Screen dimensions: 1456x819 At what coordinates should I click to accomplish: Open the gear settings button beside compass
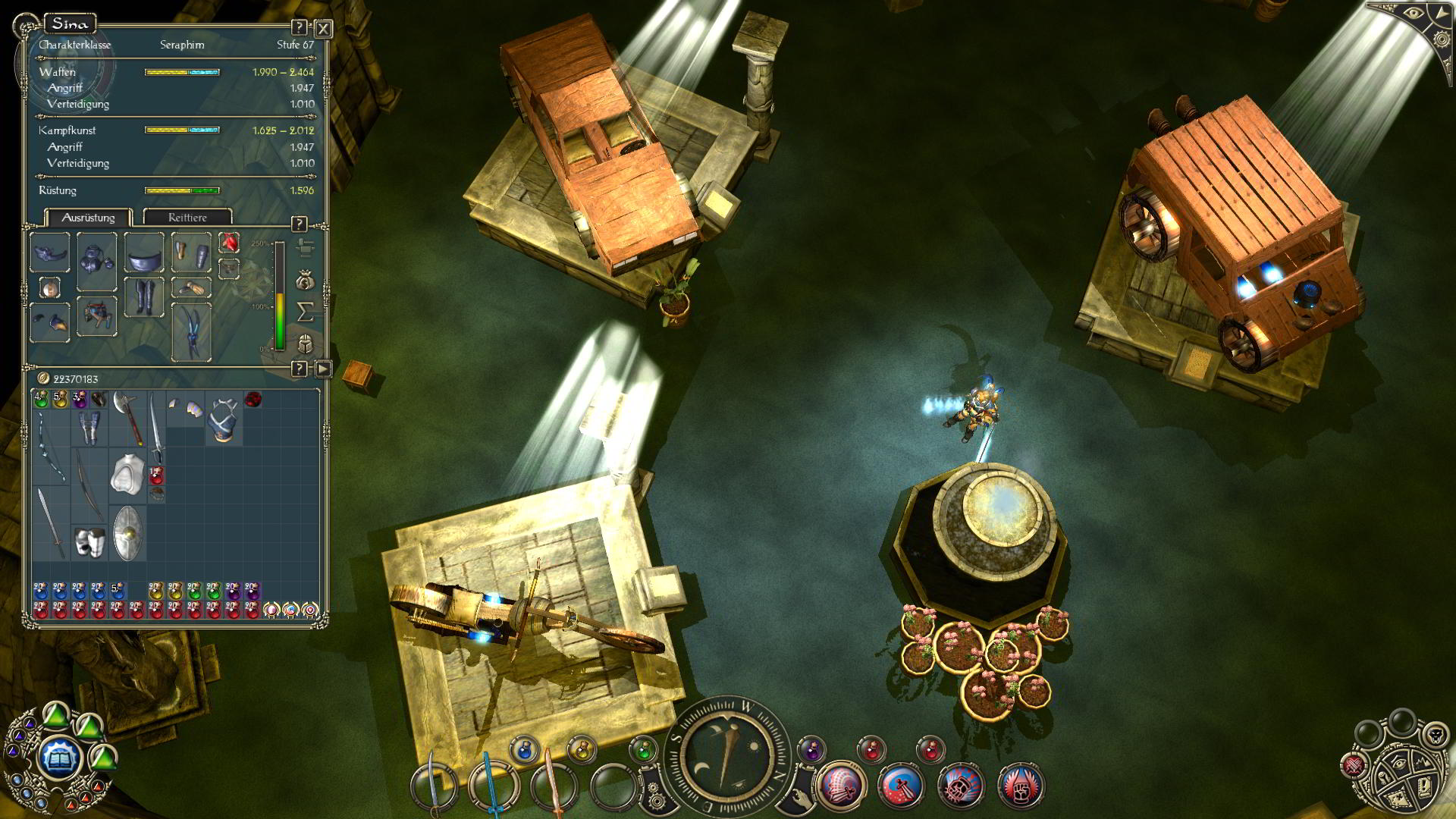click(654, 798)
